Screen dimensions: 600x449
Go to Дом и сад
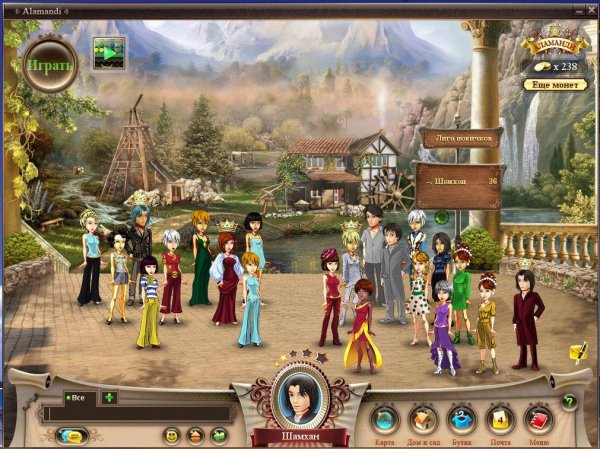click(423, 420)
